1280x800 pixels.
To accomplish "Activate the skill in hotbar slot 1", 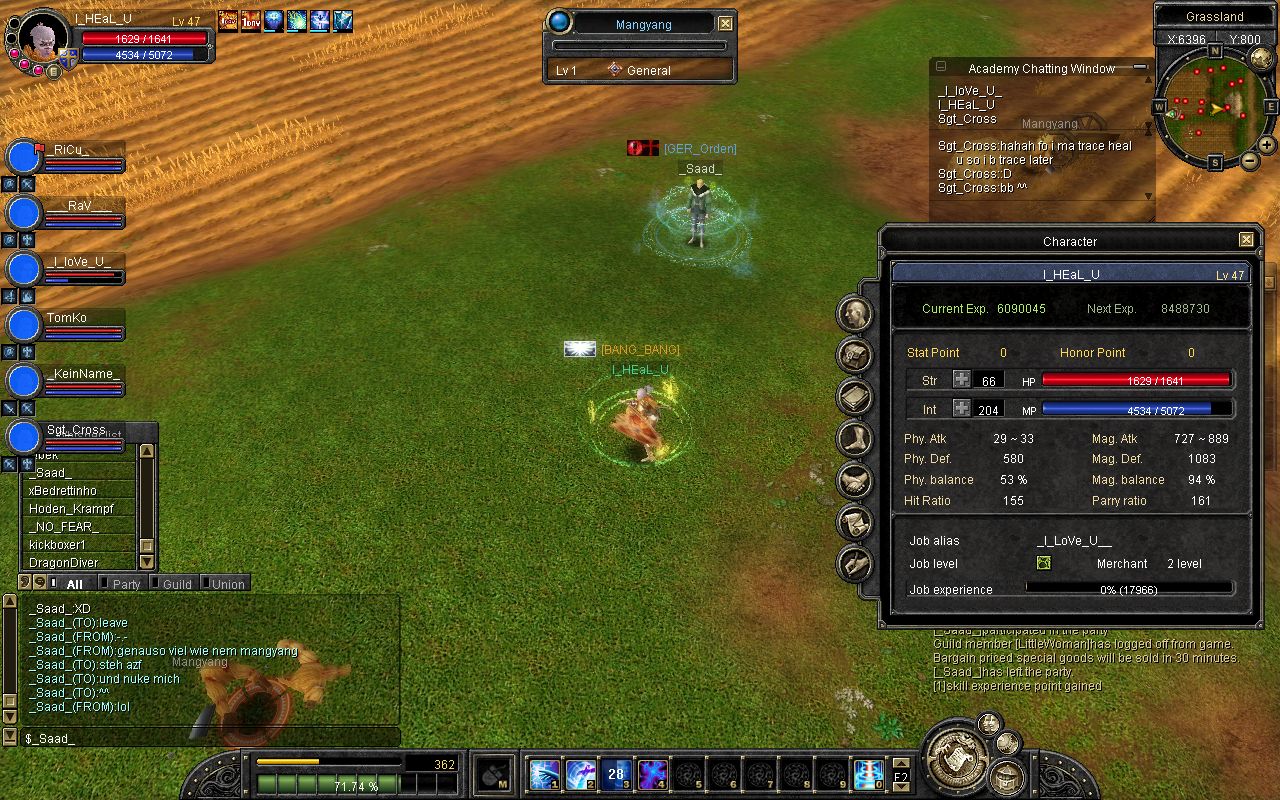I will (545, 774).
